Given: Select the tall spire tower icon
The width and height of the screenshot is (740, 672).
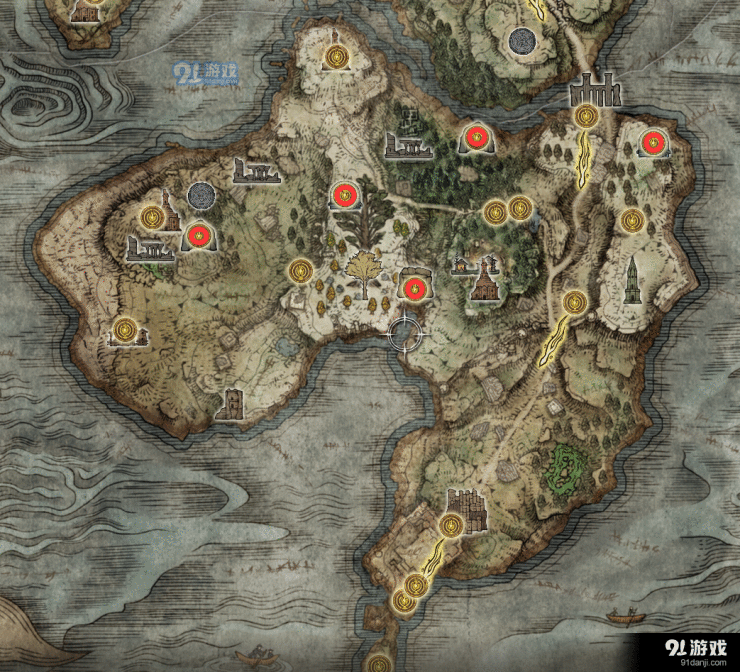Looking at the screenshot, I should (x=633, y=281).
